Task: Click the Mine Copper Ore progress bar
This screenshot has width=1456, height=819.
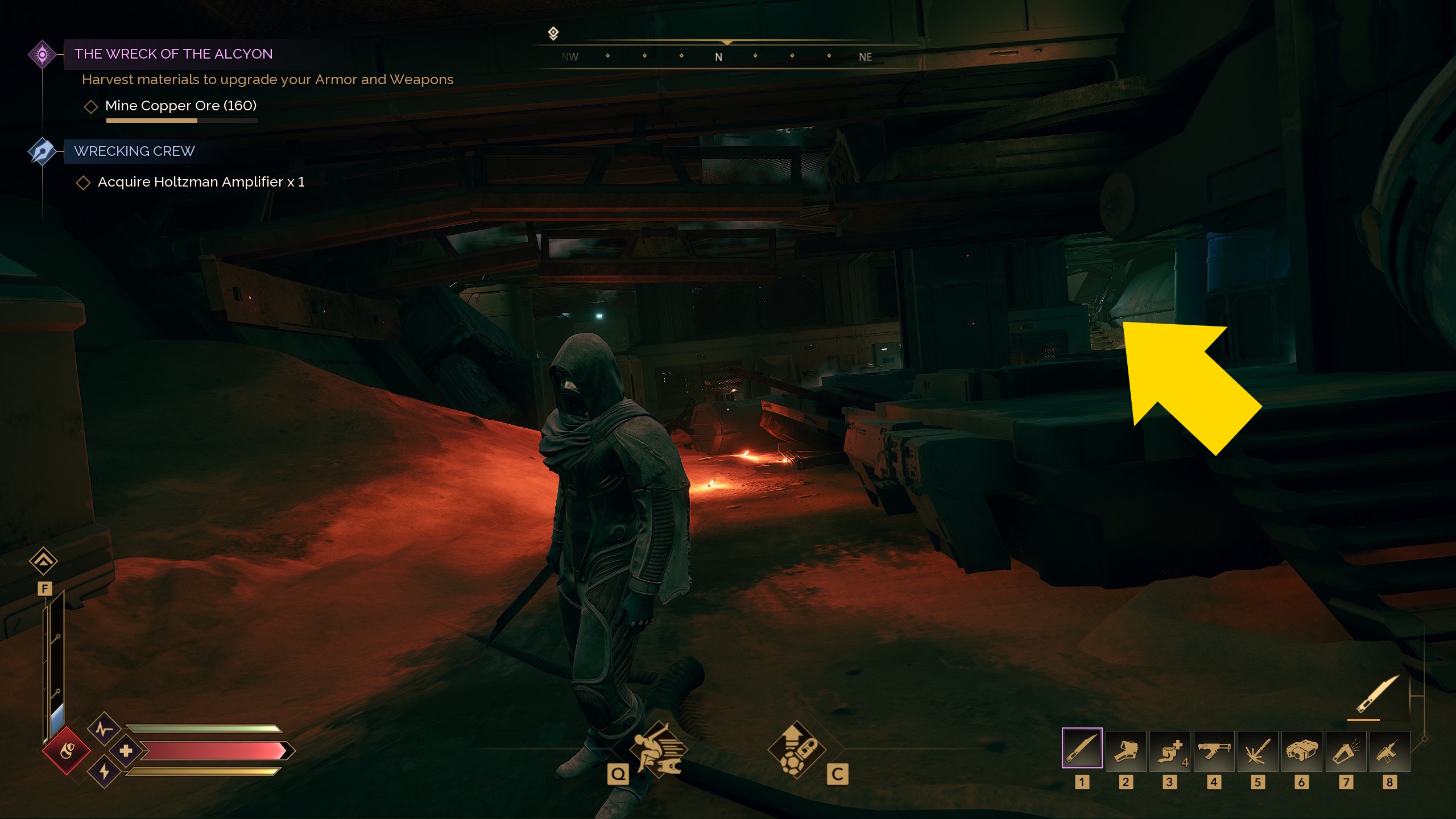Action: click(181, 120)
